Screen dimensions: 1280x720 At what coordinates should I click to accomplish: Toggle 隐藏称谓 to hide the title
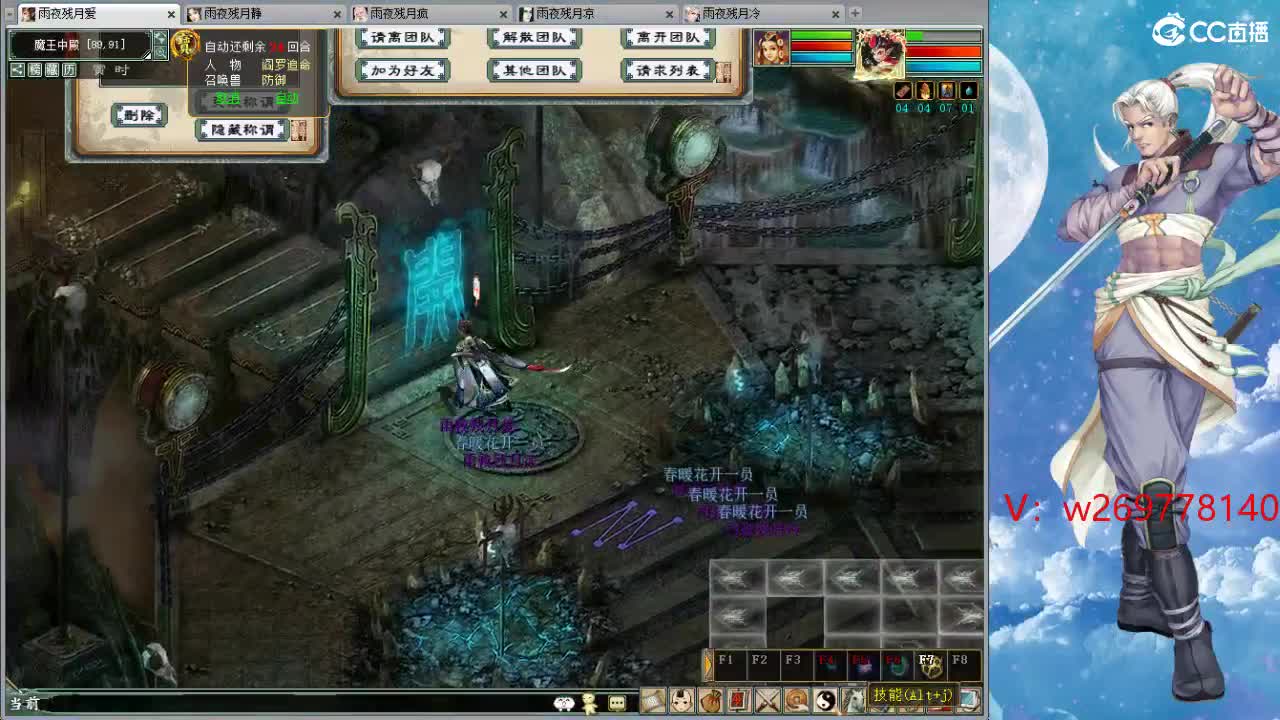(x=241, y=129)
